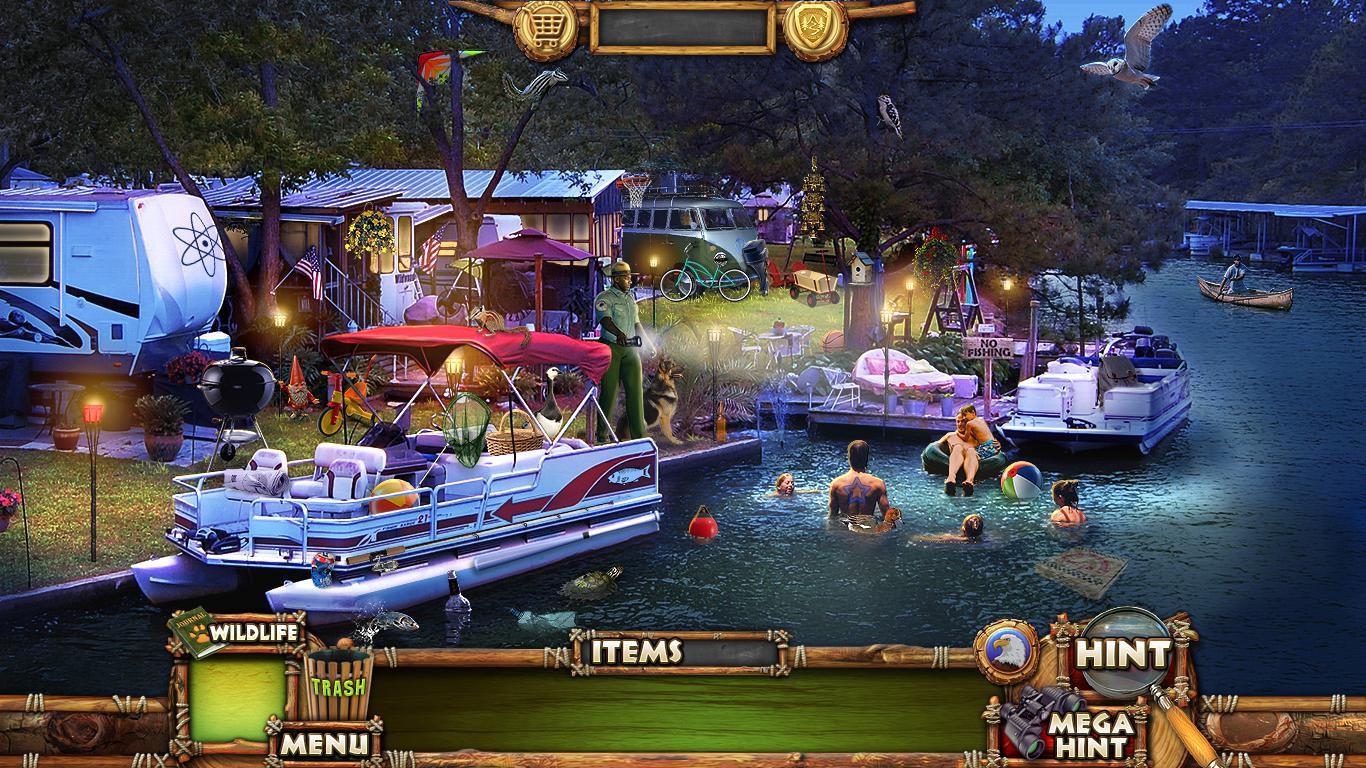Use the Hint magnifying glass
Image resolution: width=1366 pixels, height=768 pixels.
click(x=1123, y=654)
